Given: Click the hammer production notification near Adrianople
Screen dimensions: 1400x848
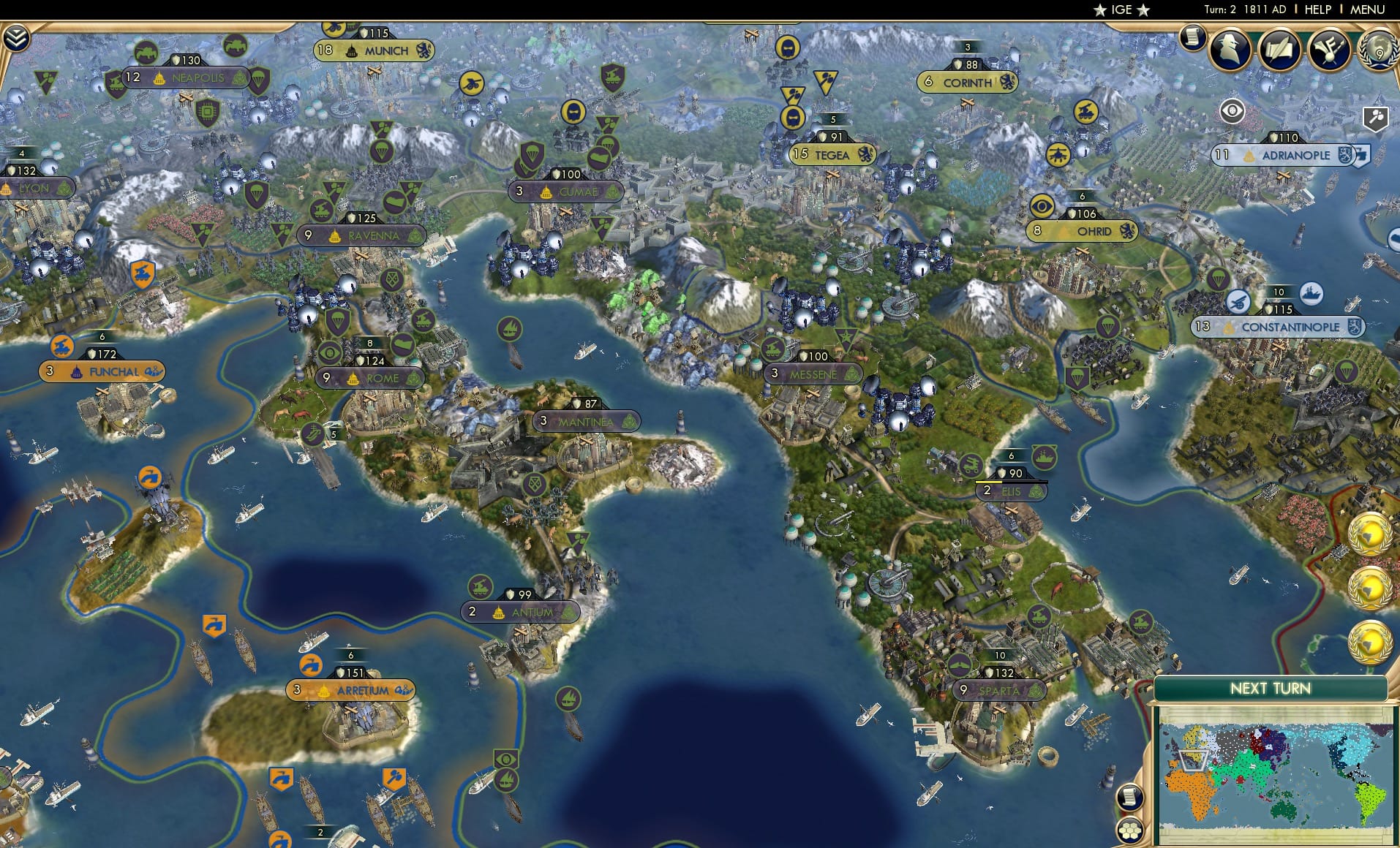Looking at the screenshot, I should point(1374,115).
